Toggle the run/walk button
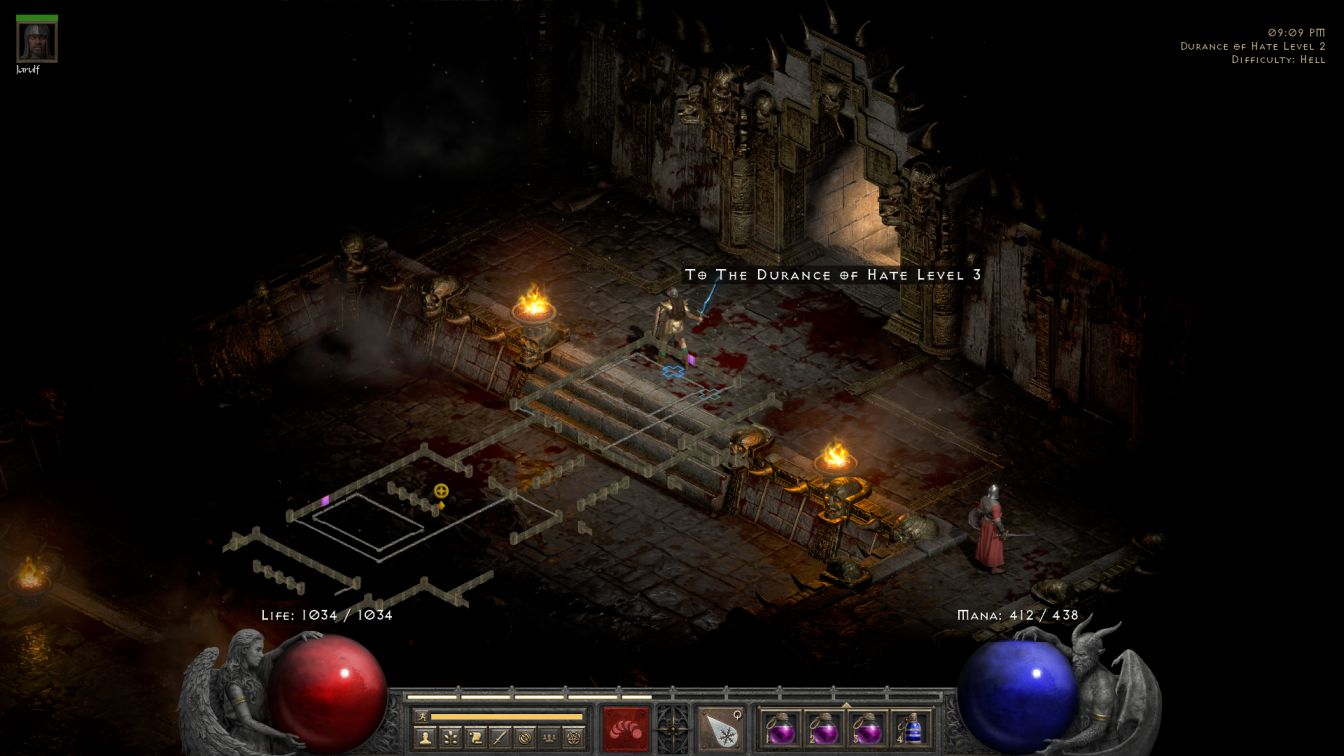 point(422,716)
